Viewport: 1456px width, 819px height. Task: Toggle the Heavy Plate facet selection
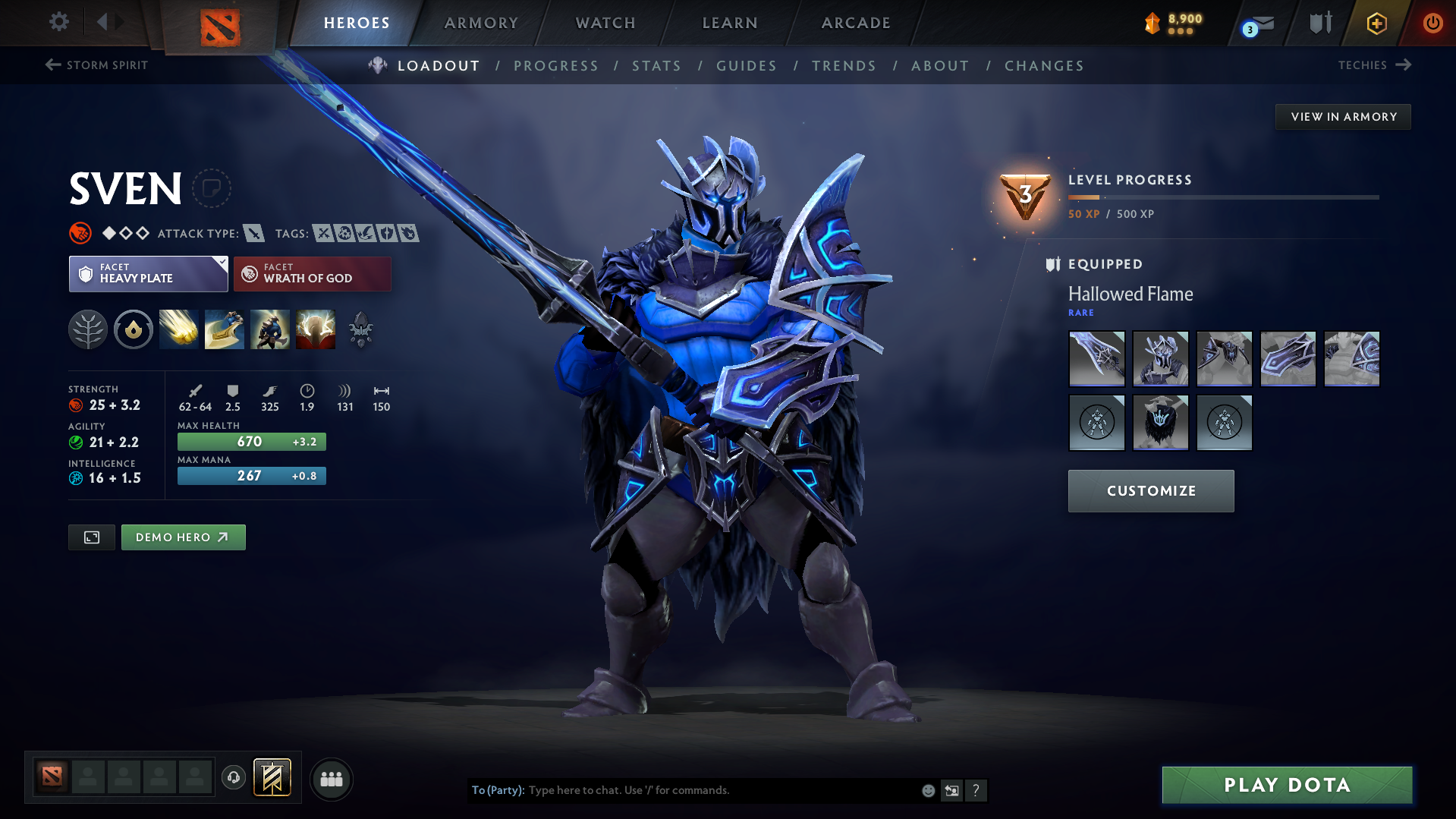[148, 273]
